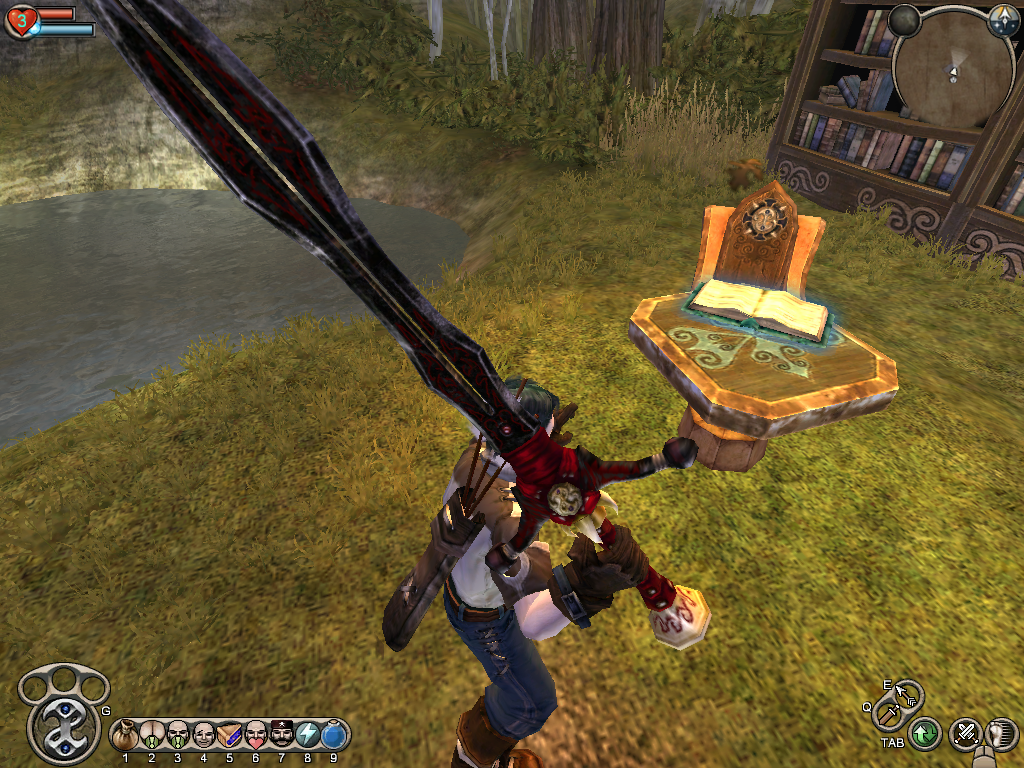Select the sword melee weapon slot

point(888,713)
